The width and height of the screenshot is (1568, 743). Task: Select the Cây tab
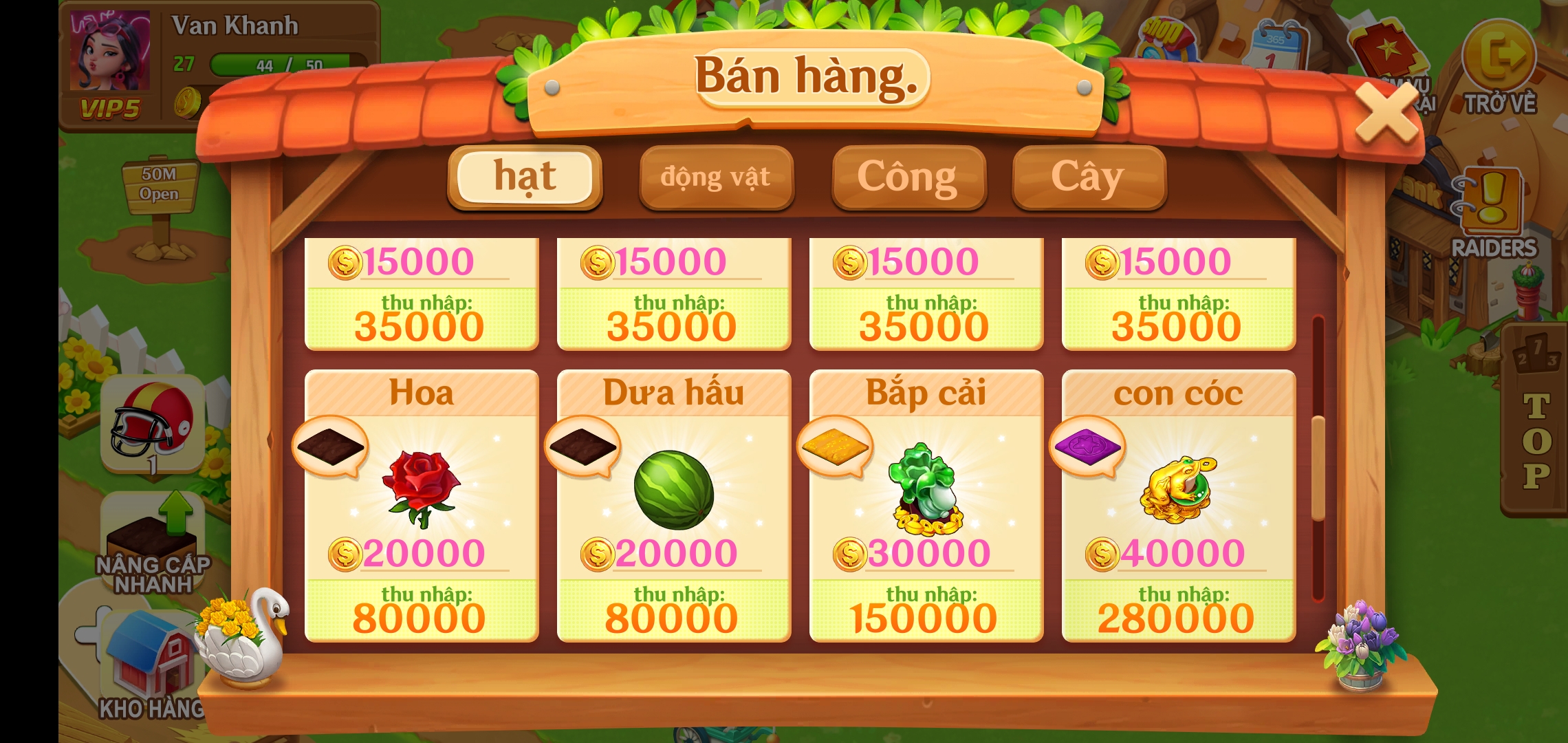(1088, 177)
